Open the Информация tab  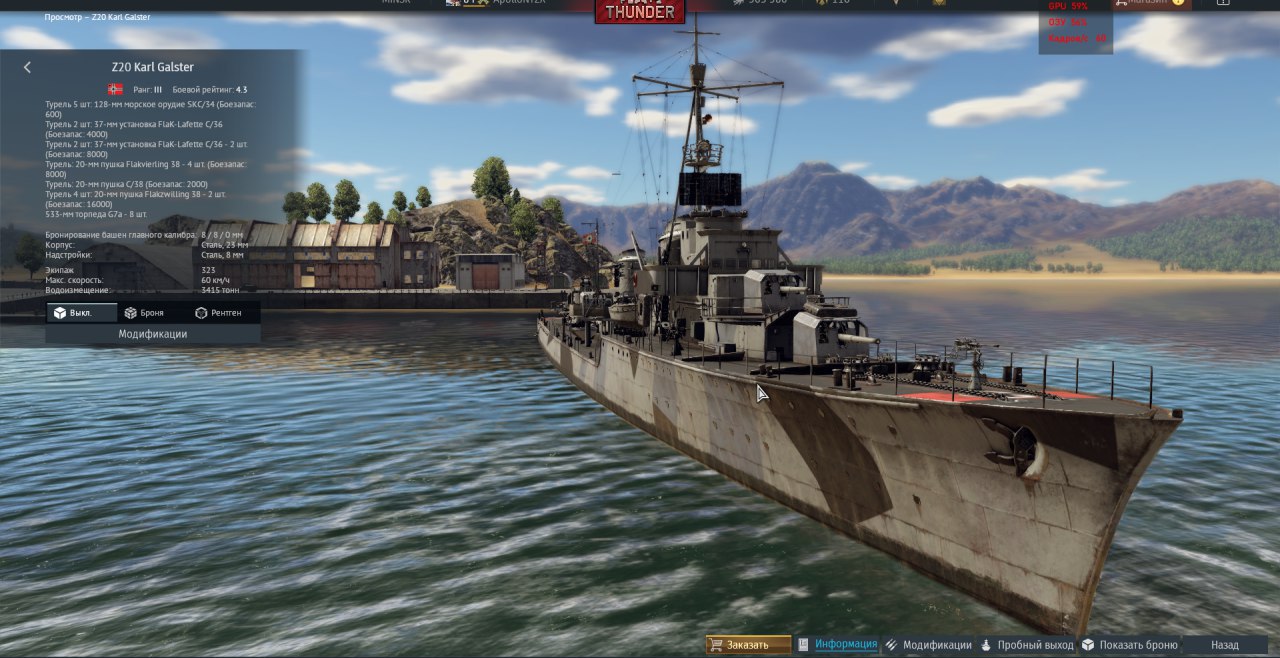(845, 645)
